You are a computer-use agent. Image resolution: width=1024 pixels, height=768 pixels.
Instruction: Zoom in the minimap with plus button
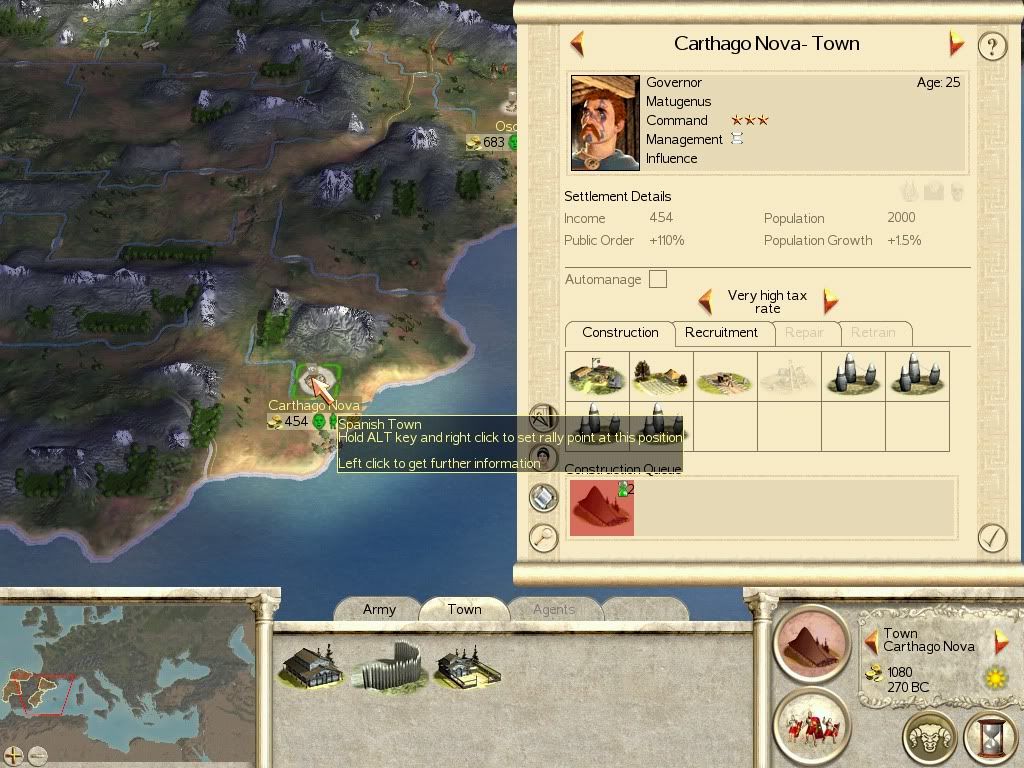pos(14,756)
